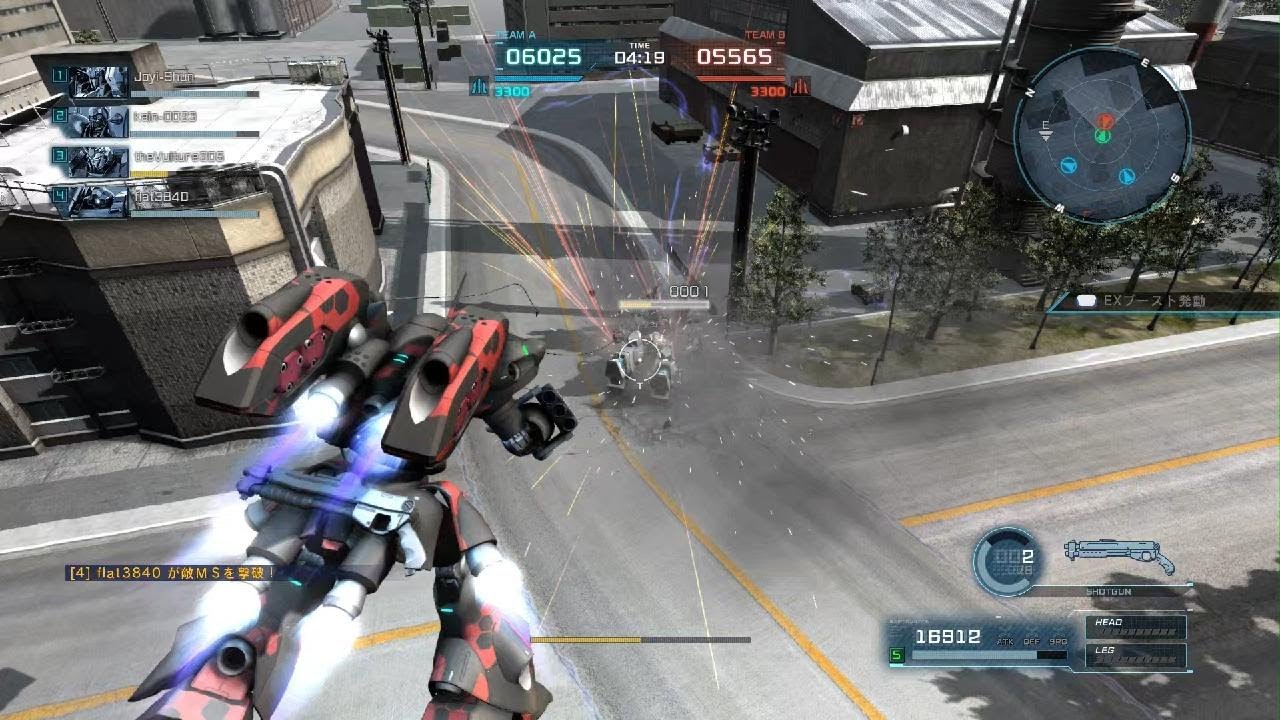
Task: Select flat3840's portrait in the team list
Action: click(99, 199)
